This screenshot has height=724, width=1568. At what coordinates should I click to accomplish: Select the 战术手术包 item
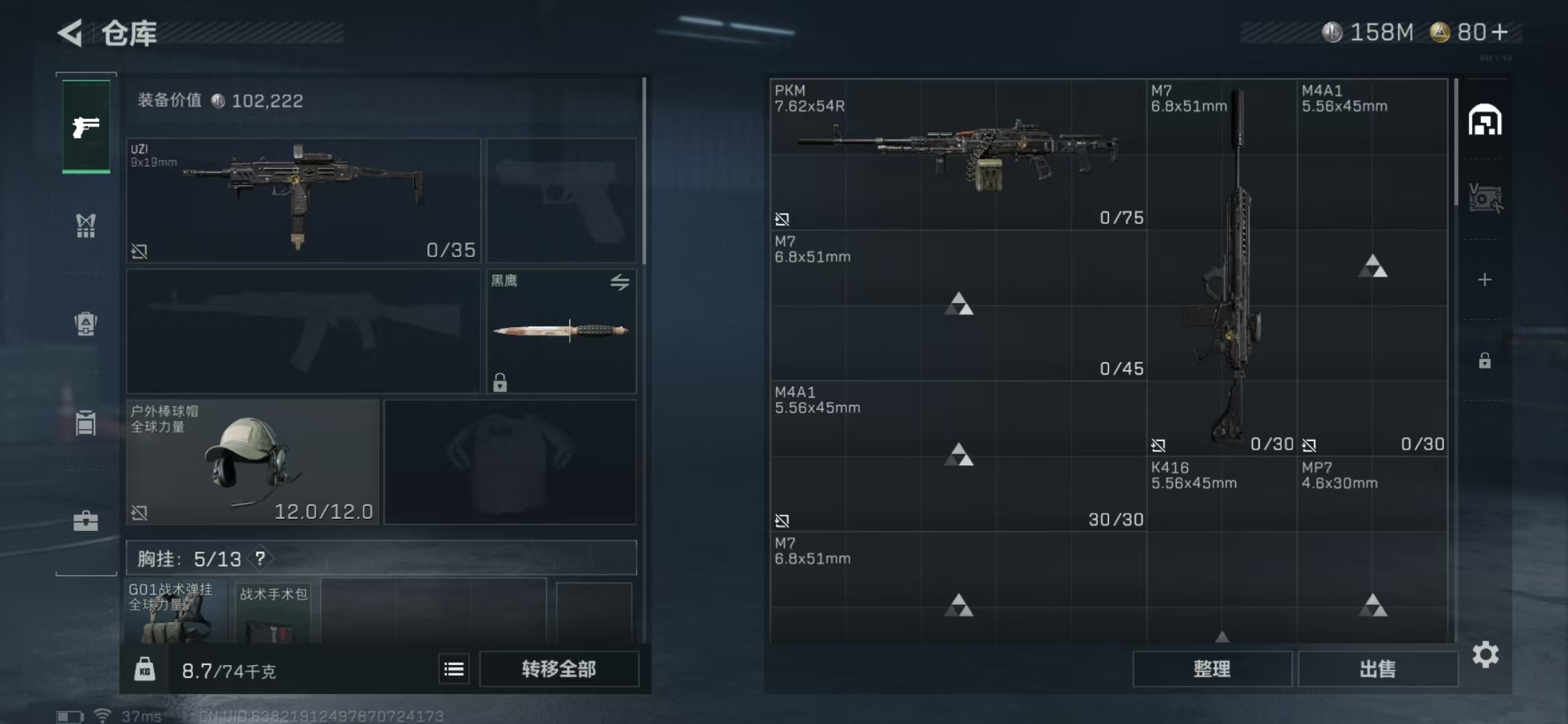273,612
